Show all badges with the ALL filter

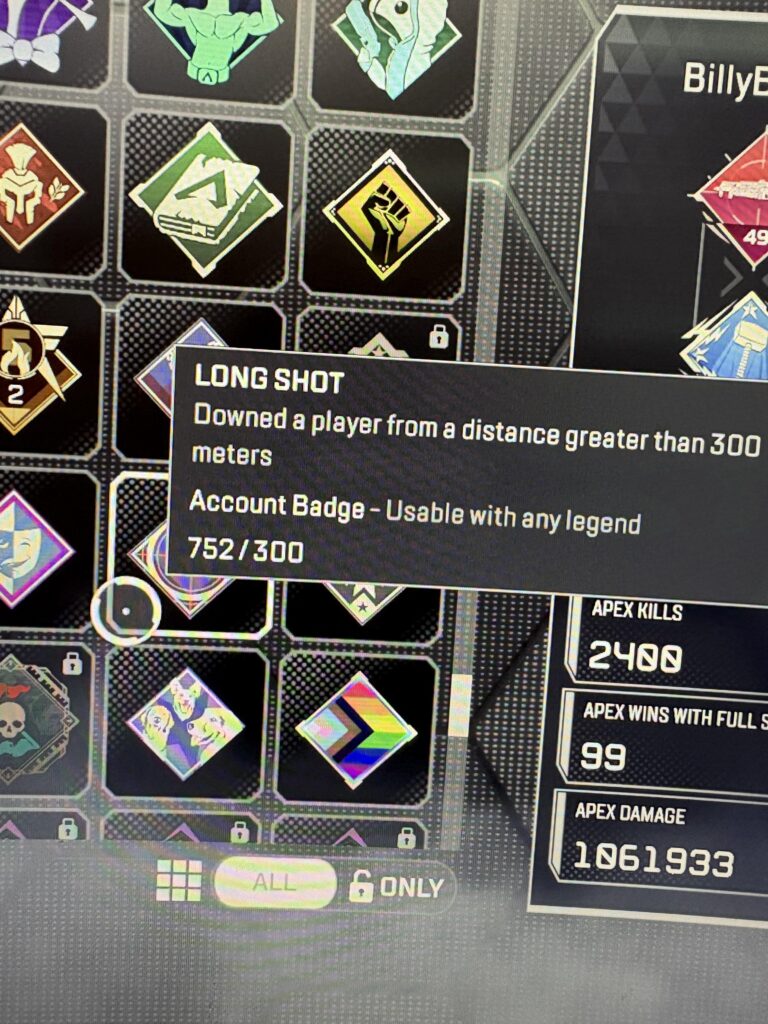tap(274, 883)
